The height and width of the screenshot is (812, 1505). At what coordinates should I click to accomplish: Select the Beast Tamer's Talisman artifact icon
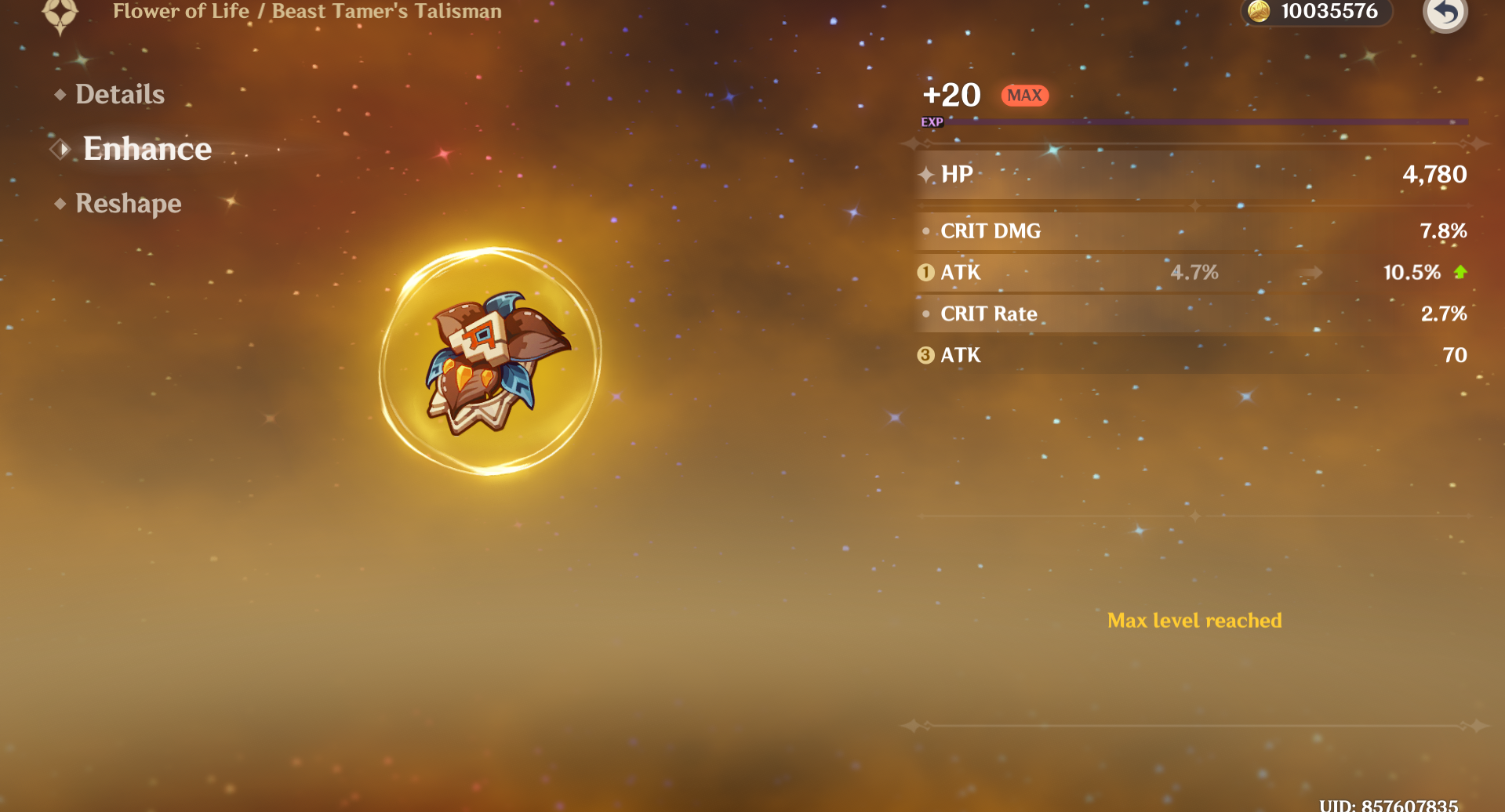[x=491, y=361]
